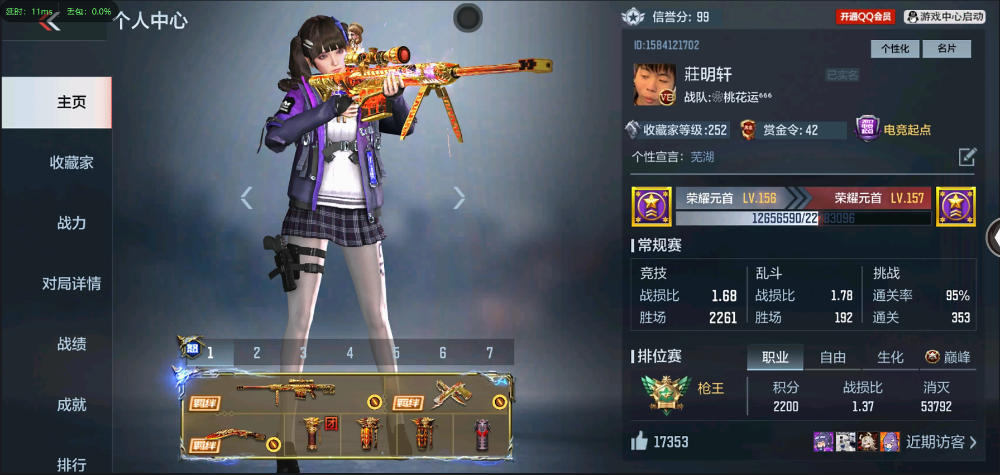Viewport: 1000px width, 475px height.
Task: Rotate character with the left arrow
Action: [x=247, y=198]
